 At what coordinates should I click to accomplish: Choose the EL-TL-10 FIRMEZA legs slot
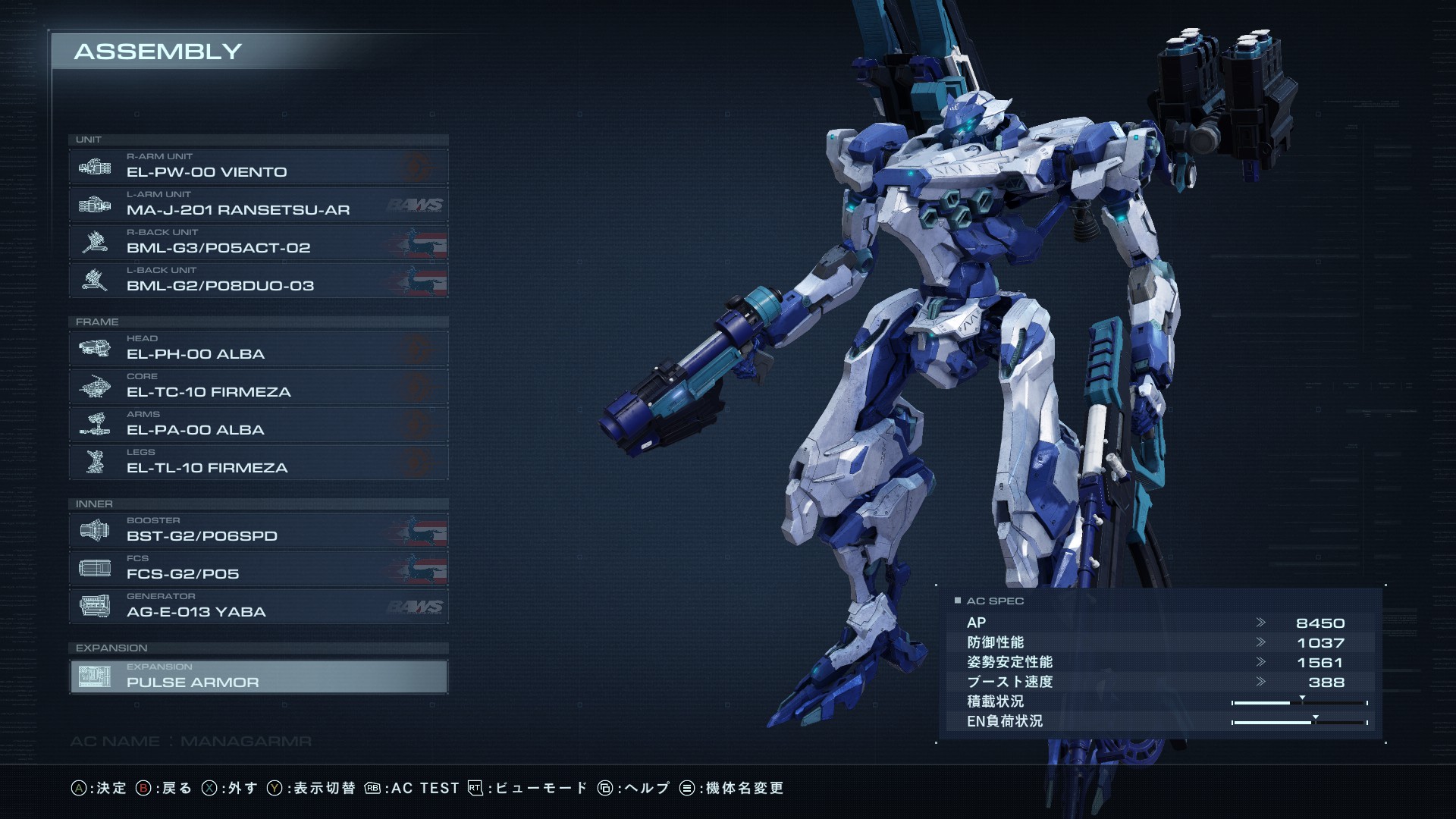(258, 462)
